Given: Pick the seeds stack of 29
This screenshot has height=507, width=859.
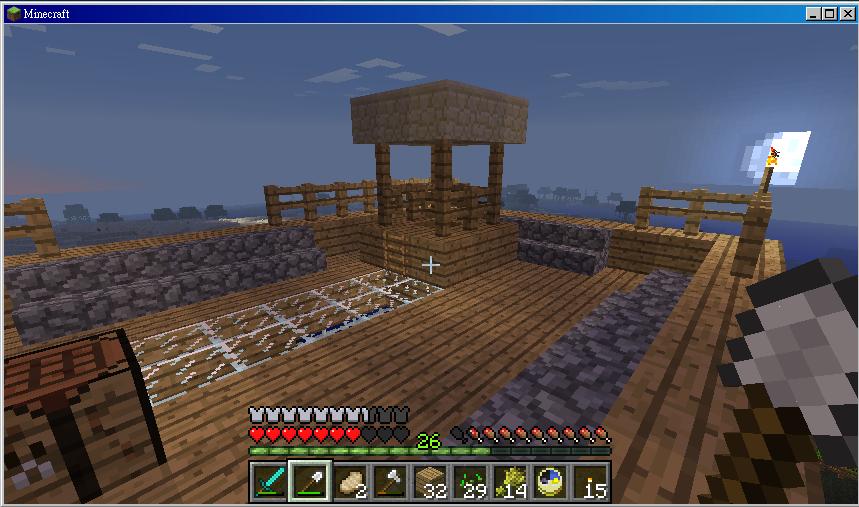Looking at the screenshot, I should tap(469, 482).
